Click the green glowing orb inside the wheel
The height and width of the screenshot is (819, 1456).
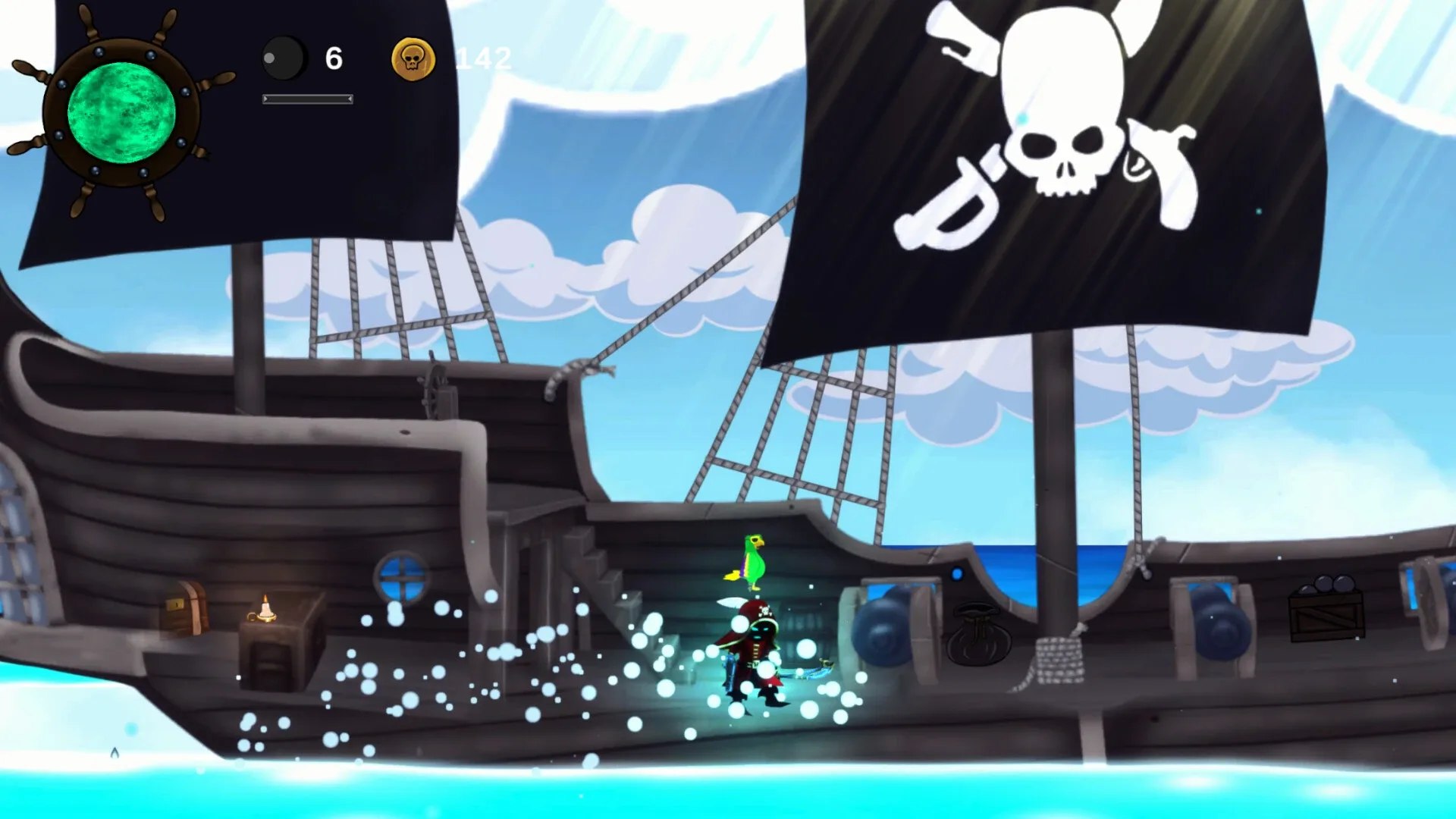tap(121, 114)
